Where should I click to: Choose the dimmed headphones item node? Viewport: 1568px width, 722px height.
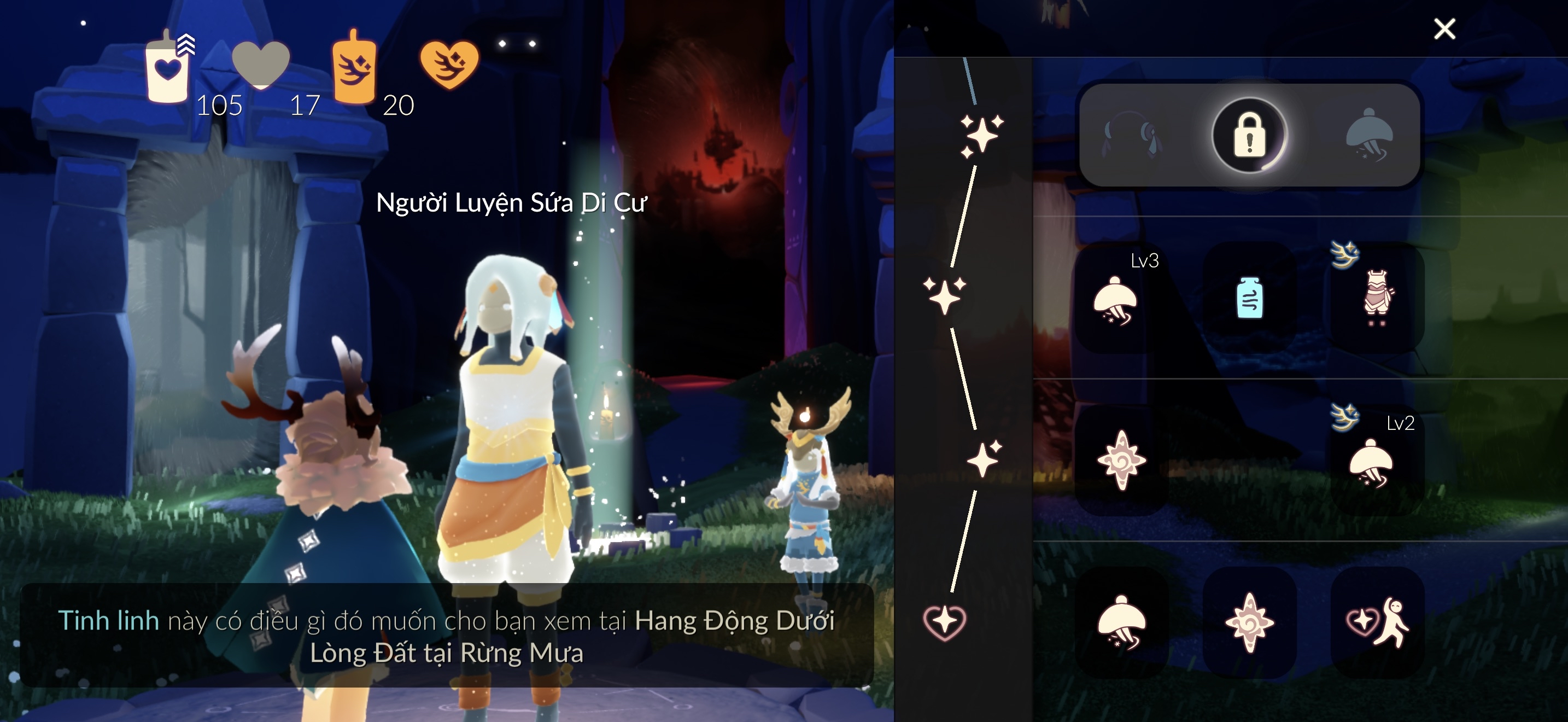point(1132,135)
